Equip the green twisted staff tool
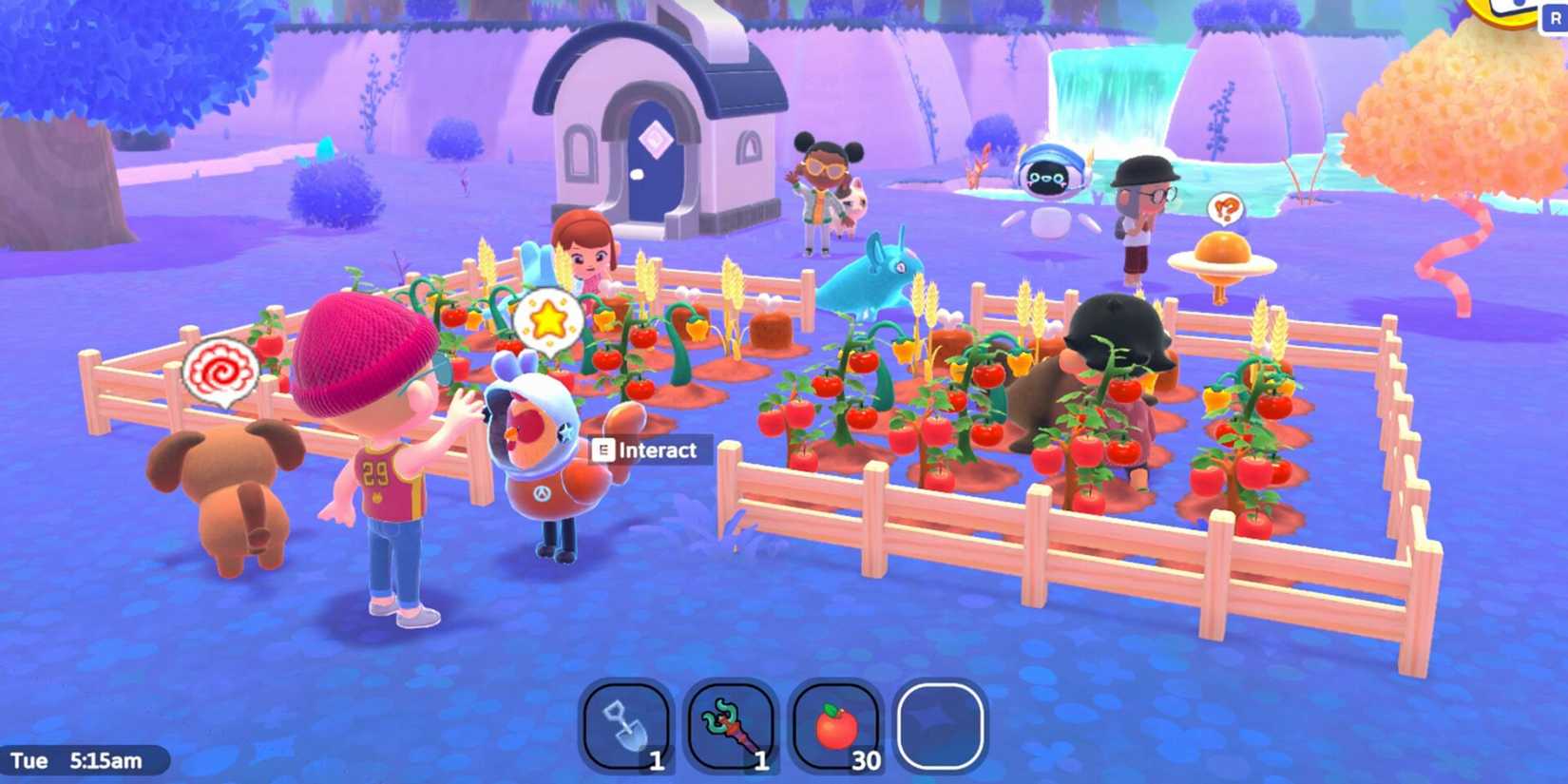This screenshot has height=784, width=1568. 732,727
